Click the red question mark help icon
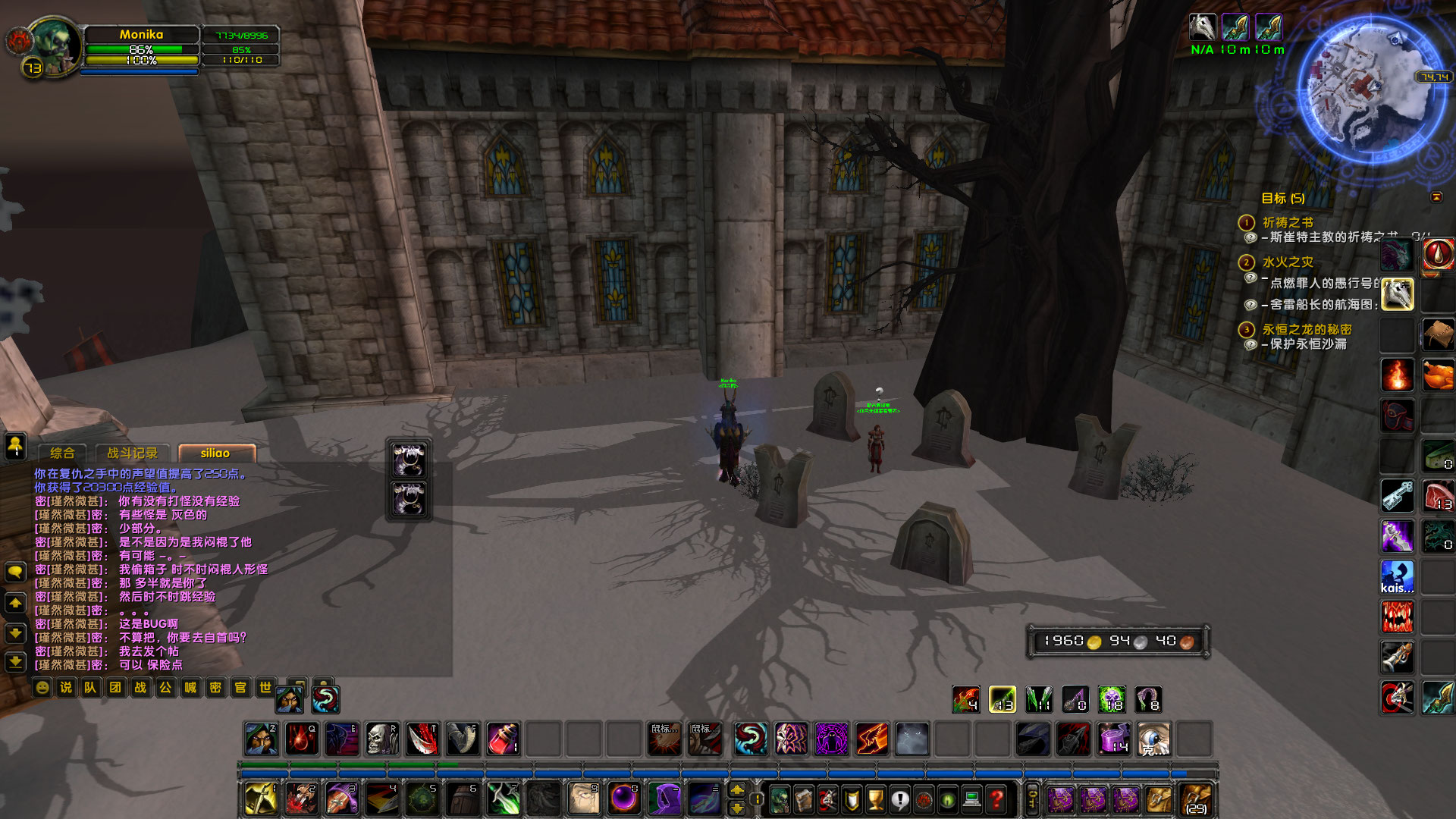Image resolution: width=1456 pixels, height=819 pixels. coord(996,801)
